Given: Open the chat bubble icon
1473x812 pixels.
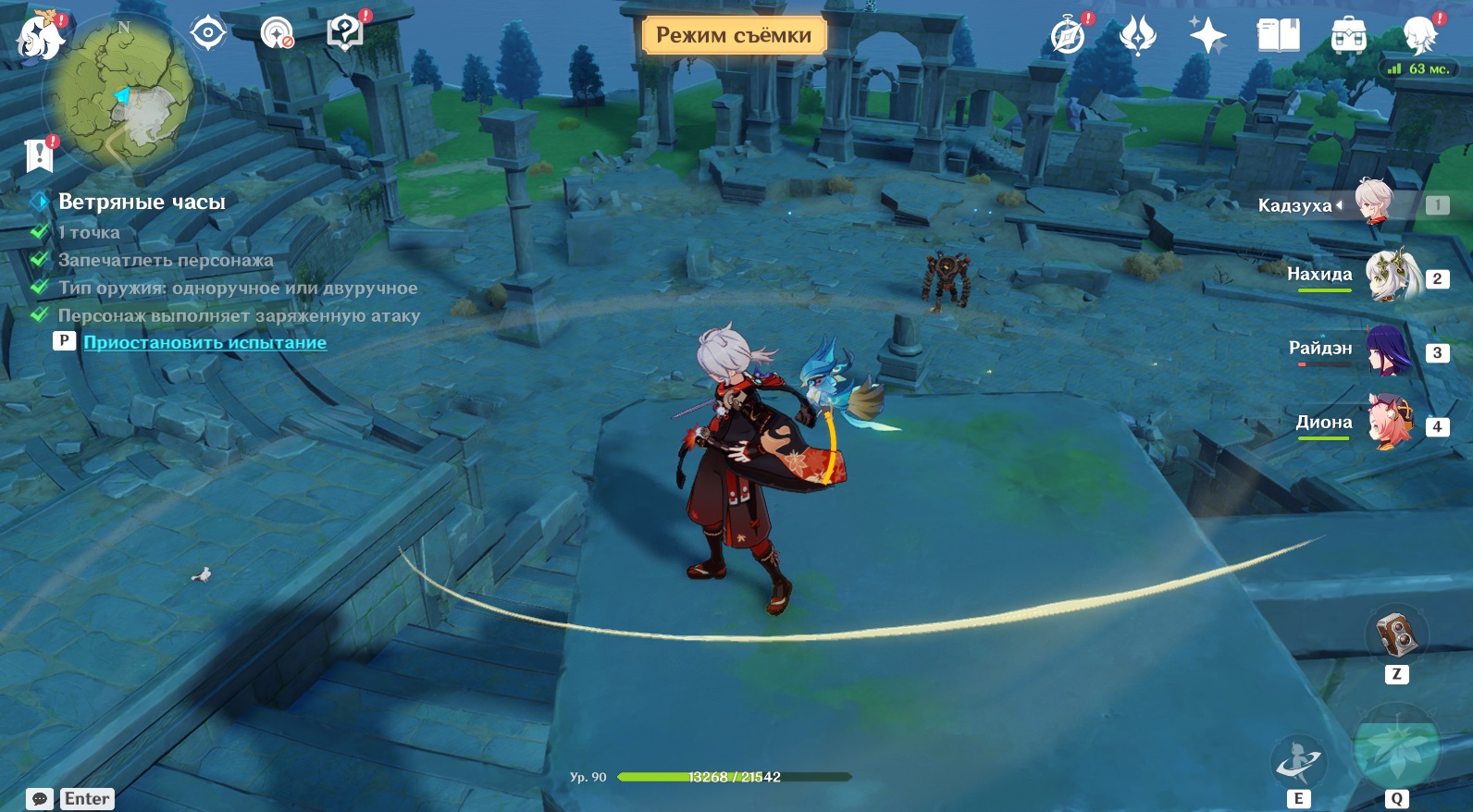Looking at the screenshot, I should click(40, 799).
